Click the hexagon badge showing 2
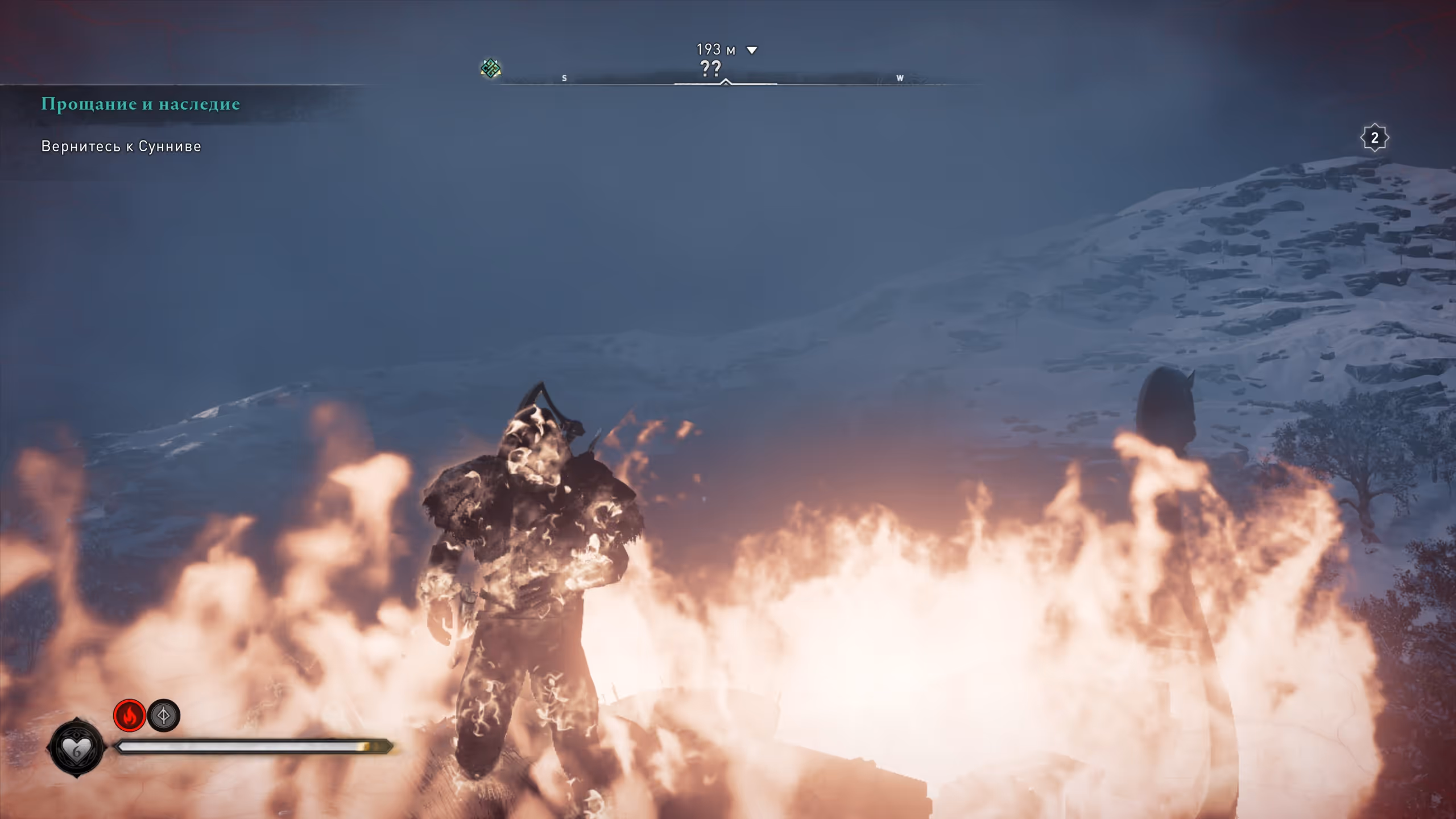 (1374, 138)
